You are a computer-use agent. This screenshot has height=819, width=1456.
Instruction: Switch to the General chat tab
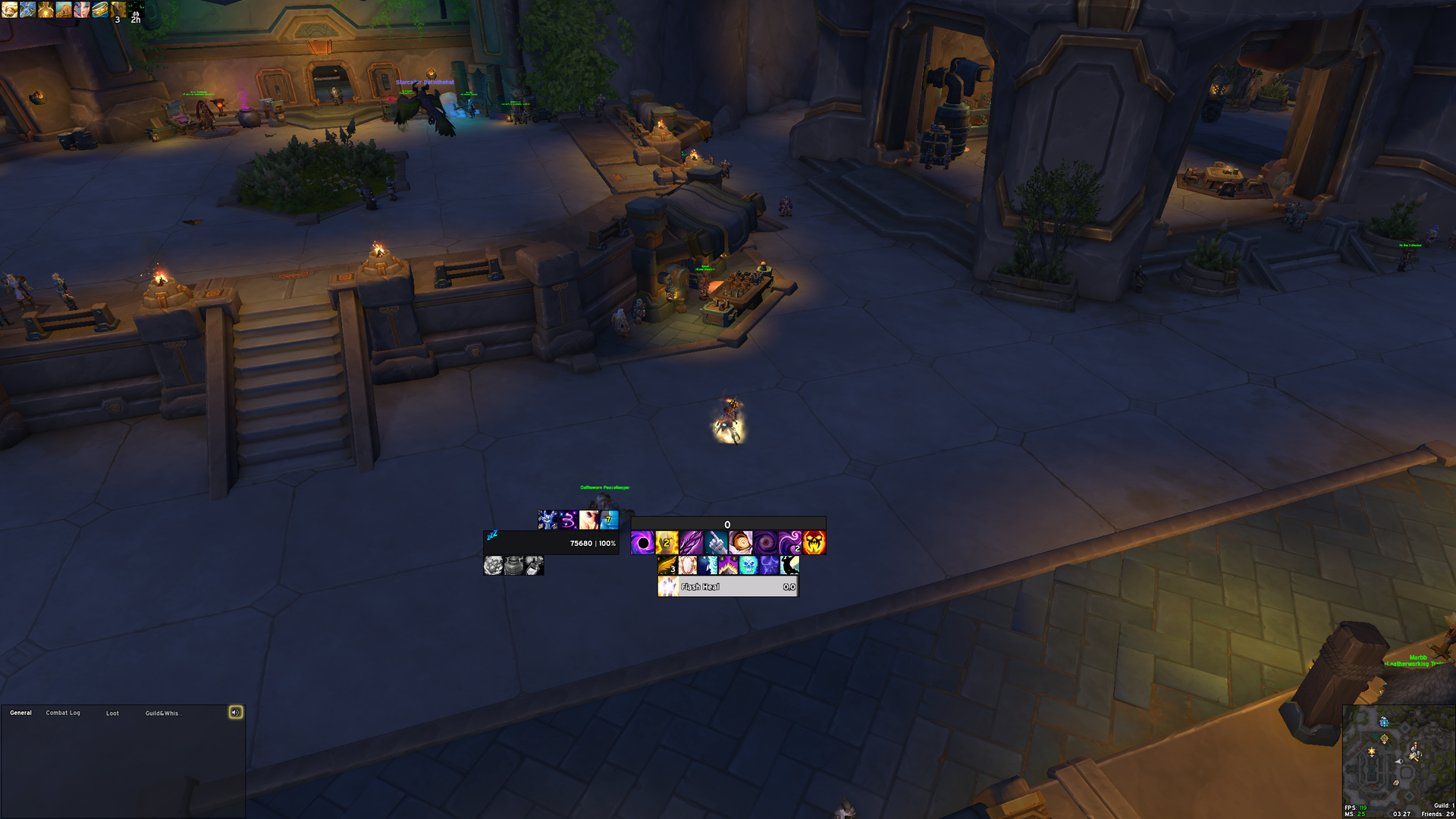pyautogui.click(x=20, y=713)
